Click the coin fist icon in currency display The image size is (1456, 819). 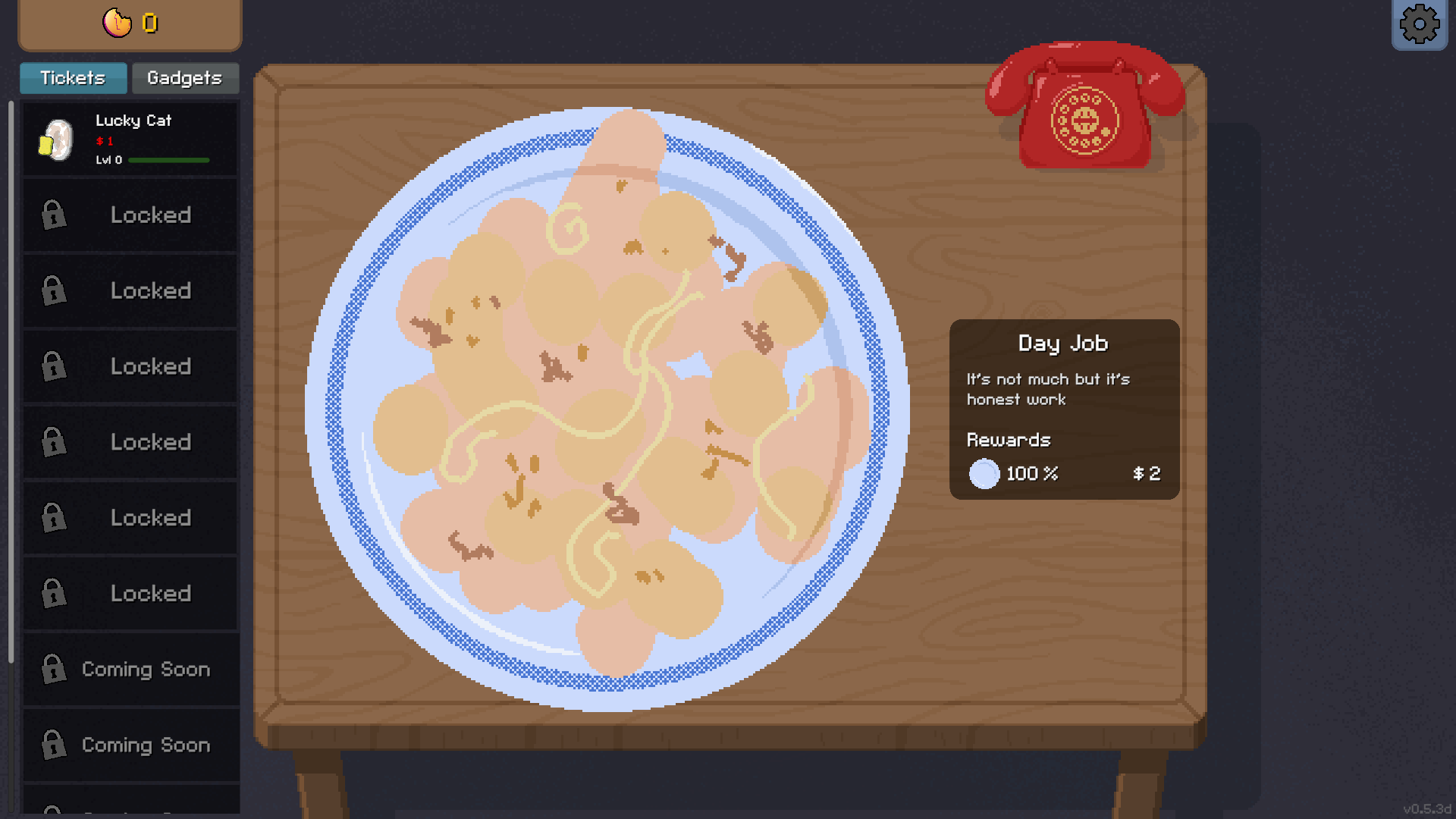click(x=115, y=23)
